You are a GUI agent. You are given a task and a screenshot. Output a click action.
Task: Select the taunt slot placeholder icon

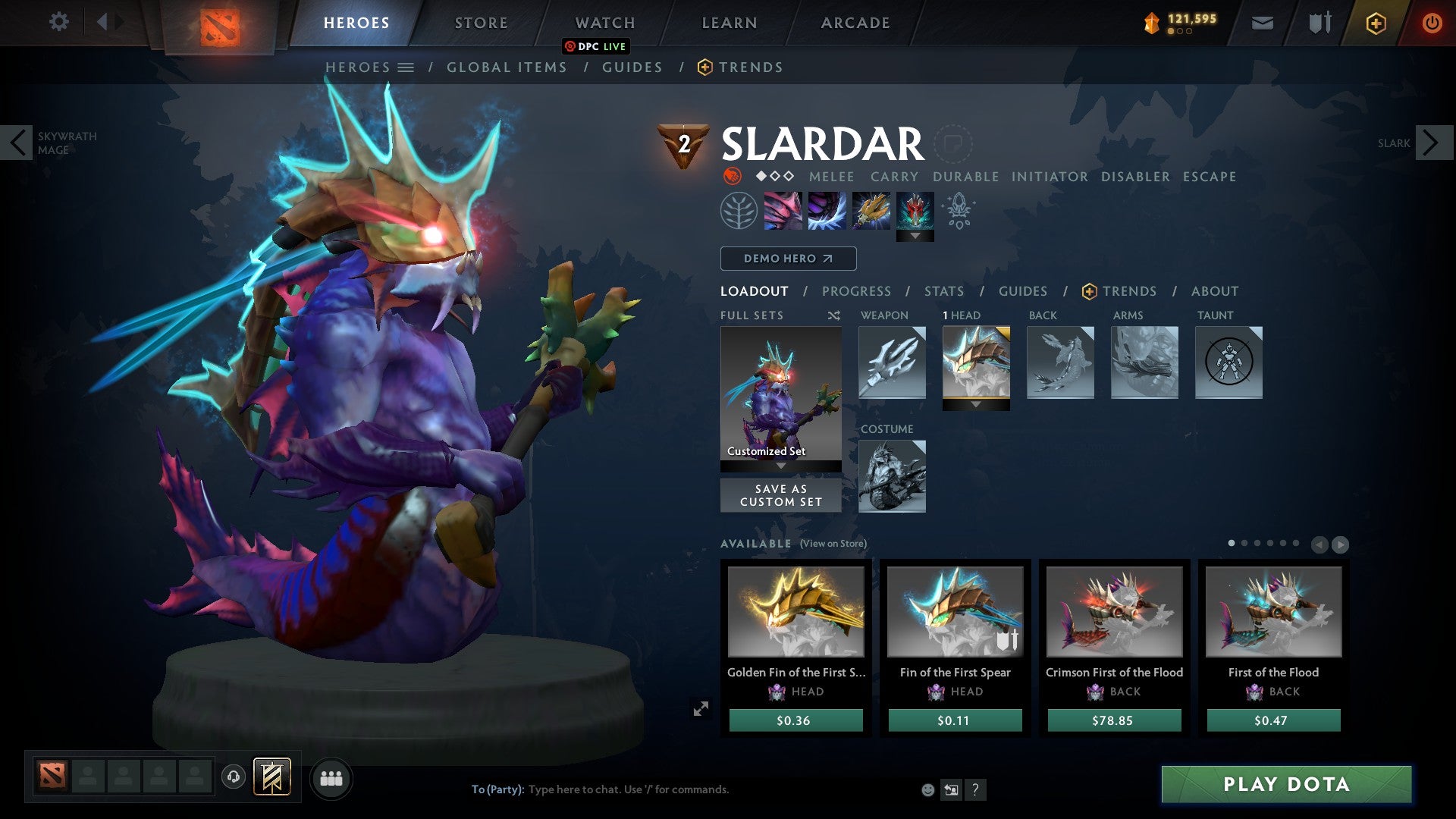[1228, 362]
